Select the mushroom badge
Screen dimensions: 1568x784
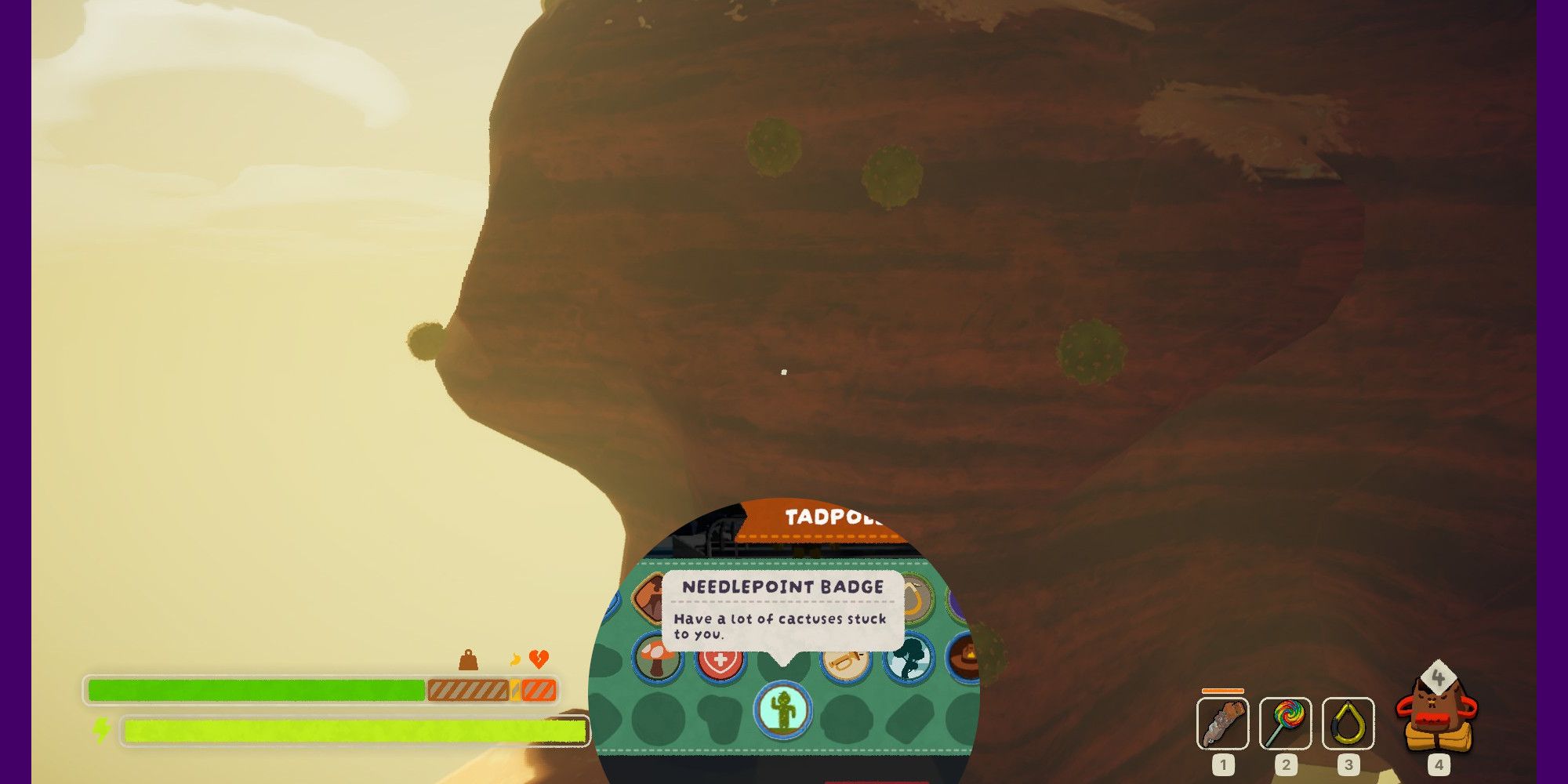coord(657,659)
